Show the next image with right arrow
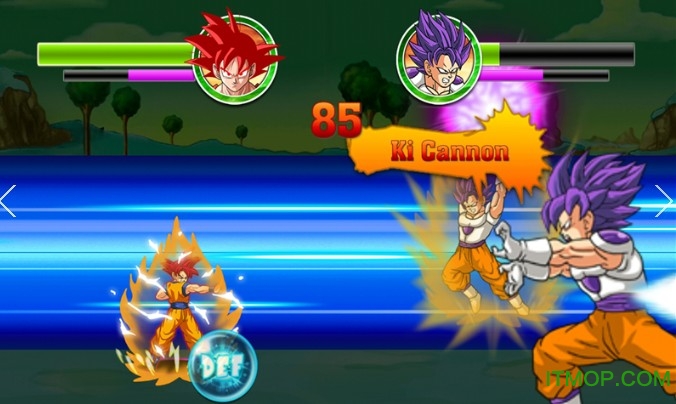 [665, 201]
